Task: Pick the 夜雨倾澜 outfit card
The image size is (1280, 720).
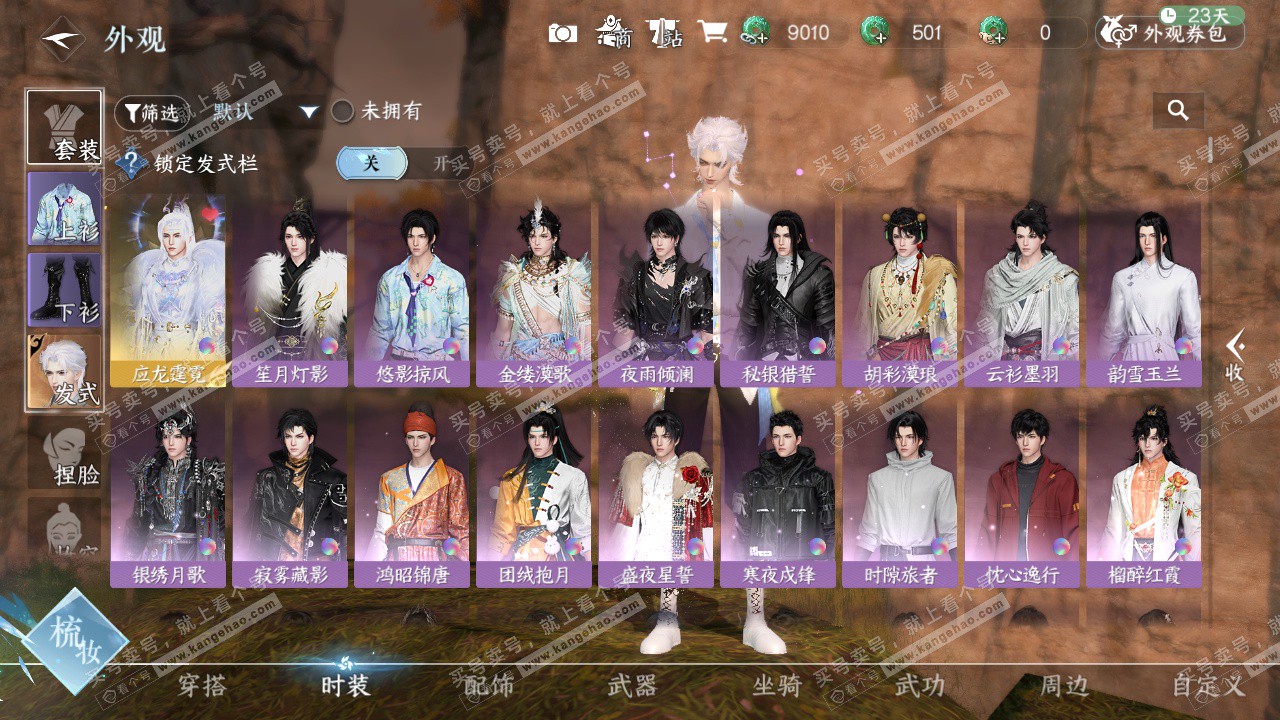Action: pyautogui.click(x=656, y=290)
